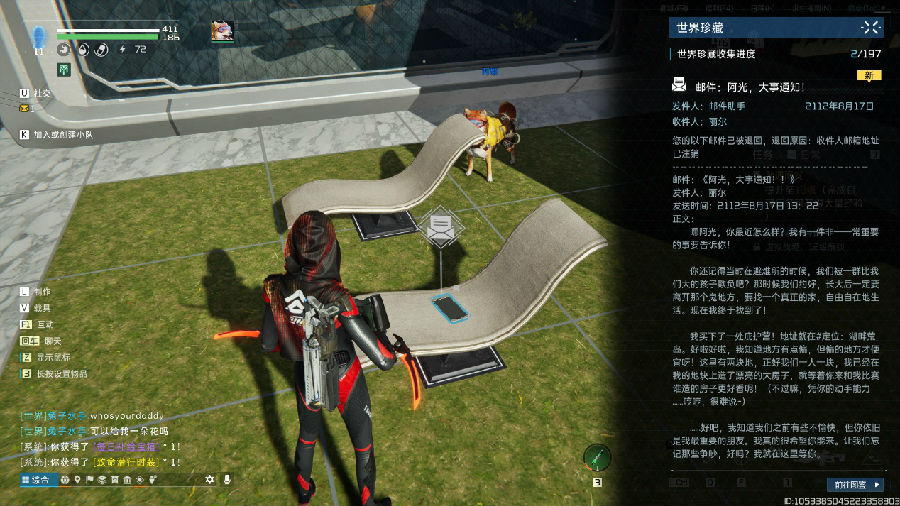Open chat settings gear icon
Image resolution: width=900 pixels, height=506 pixels.
coord(210,481)
